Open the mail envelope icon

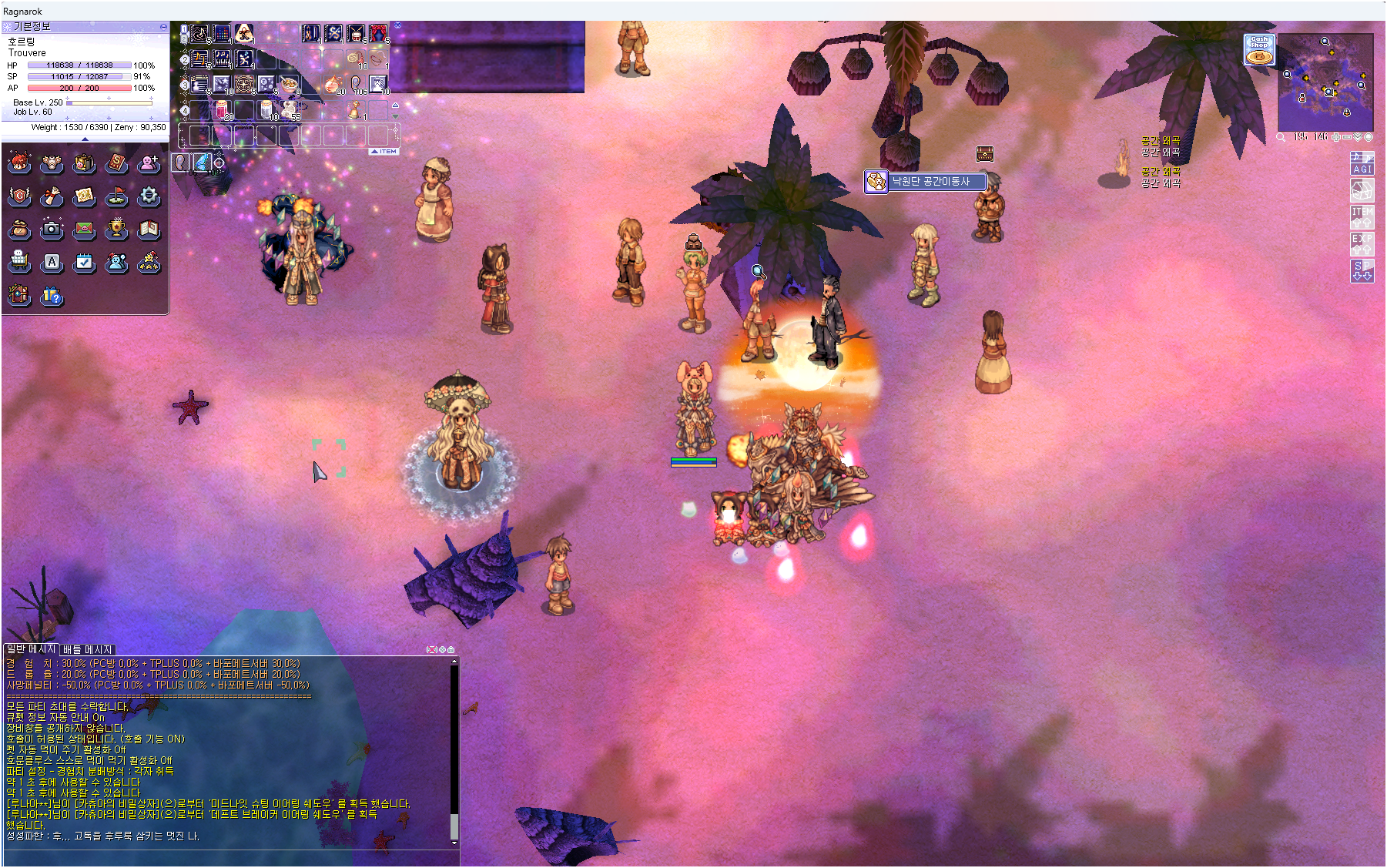(x=84, y=229)
